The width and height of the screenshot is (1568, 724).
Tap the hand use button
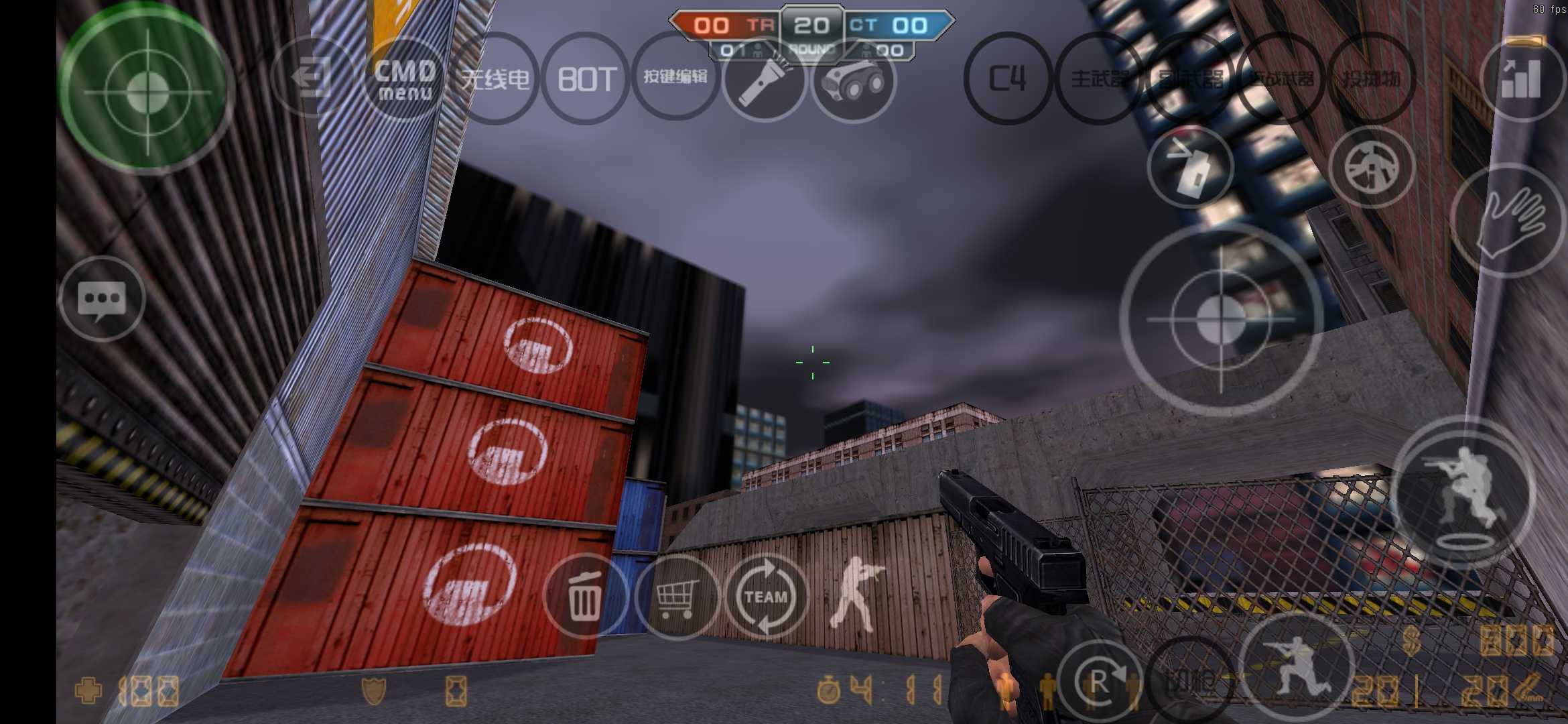point(1509,221)
